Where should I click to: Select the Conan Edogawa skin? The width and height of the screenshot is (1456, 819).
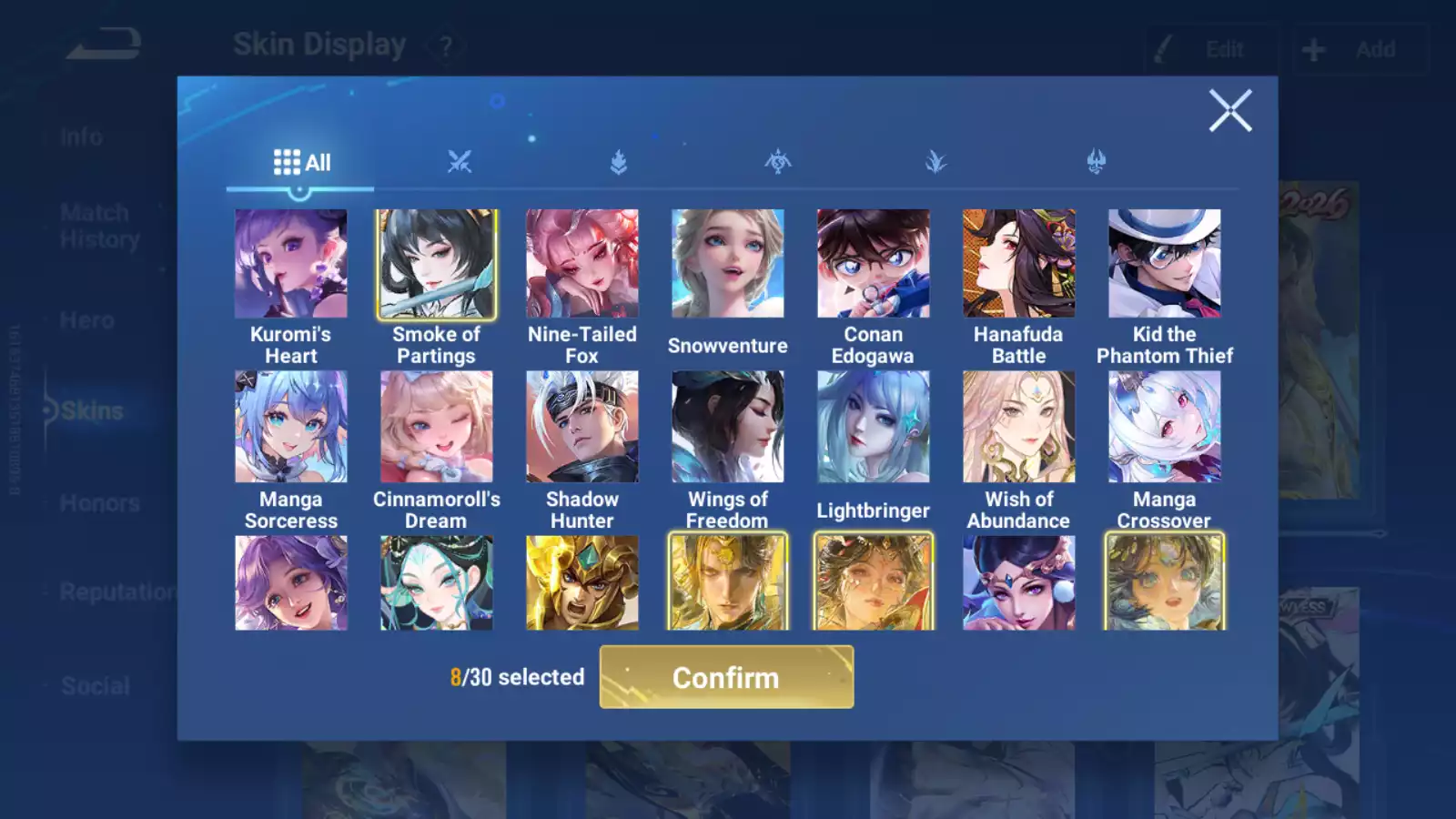tap(874, 263)
